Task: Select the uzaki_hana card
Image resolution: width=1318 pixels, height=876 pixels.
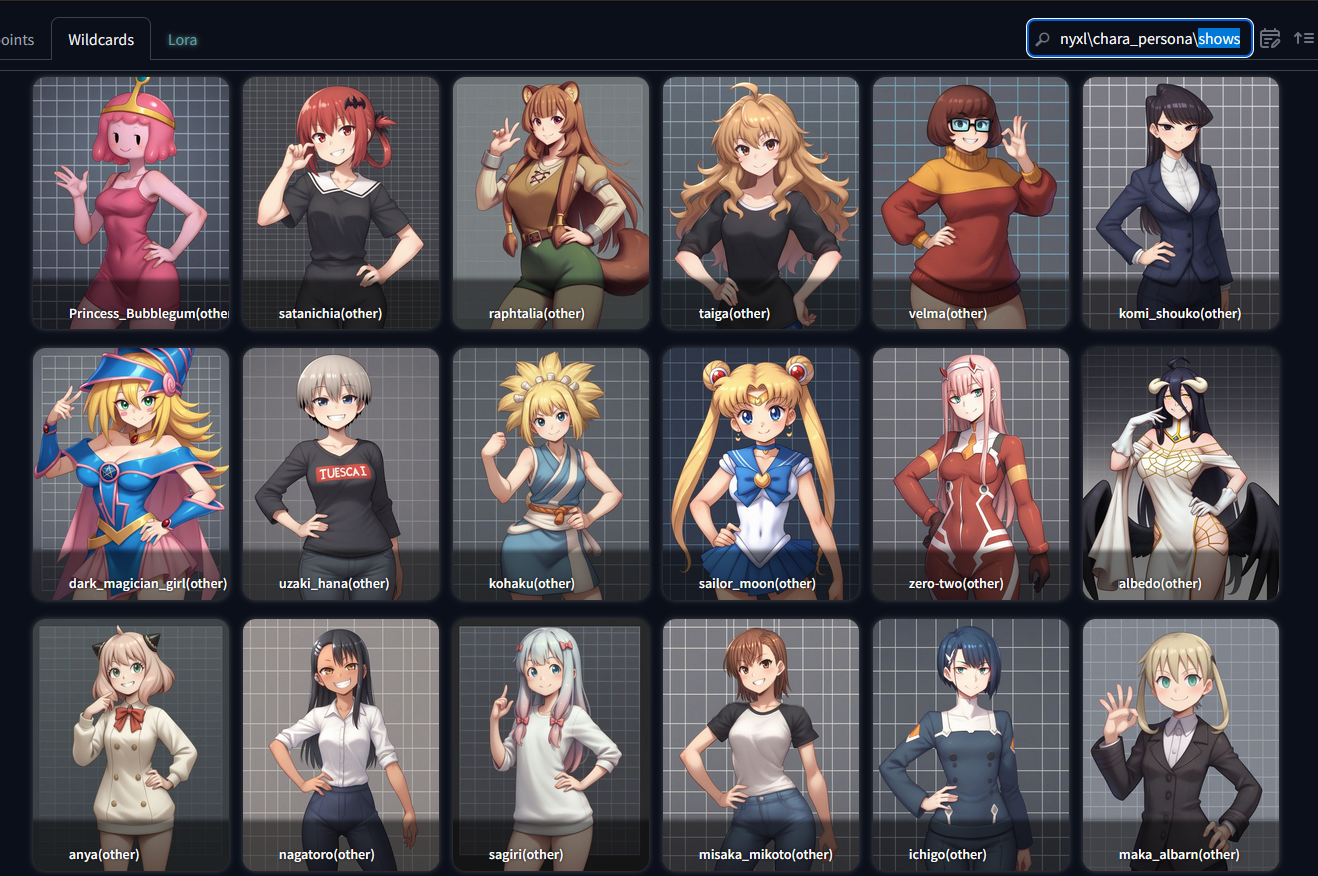Action: pos(341,474)
